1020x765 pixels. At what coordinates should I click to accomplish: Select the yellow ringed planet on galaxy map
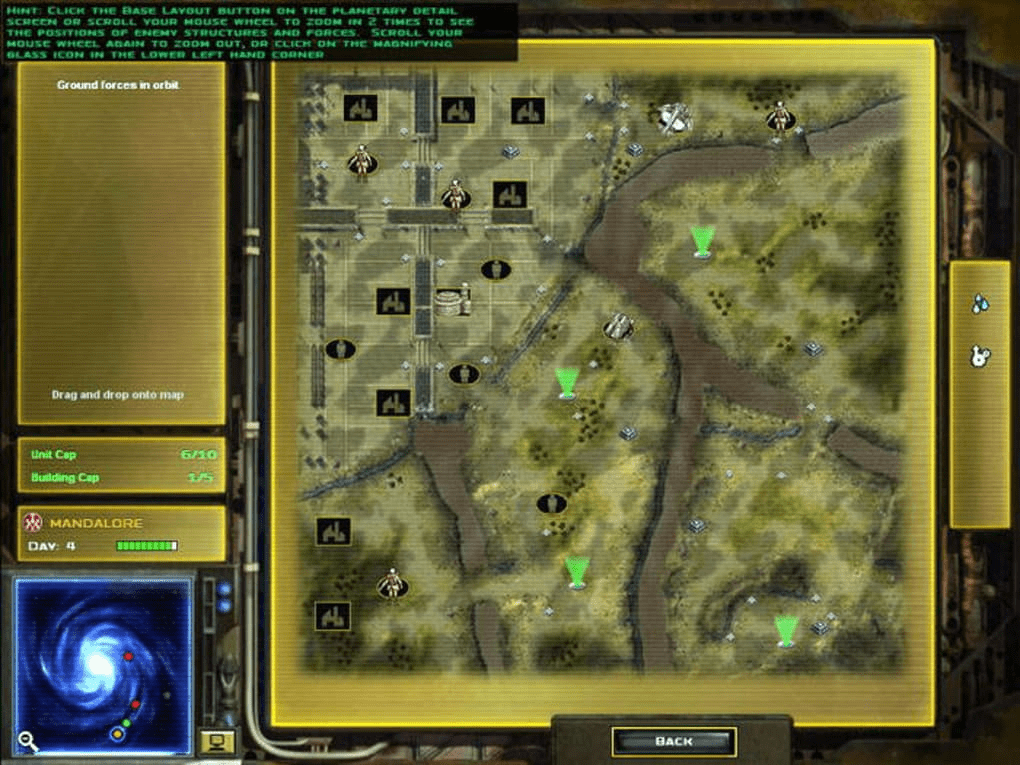point(117,734)
